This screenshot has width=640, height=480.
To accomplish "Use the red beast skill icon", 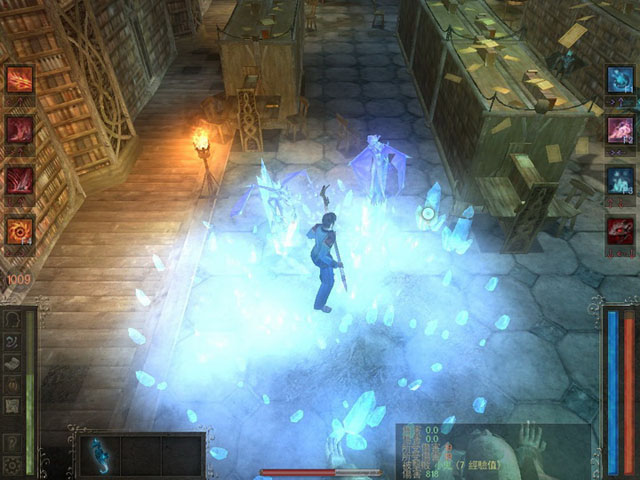I will coord(620,232).
